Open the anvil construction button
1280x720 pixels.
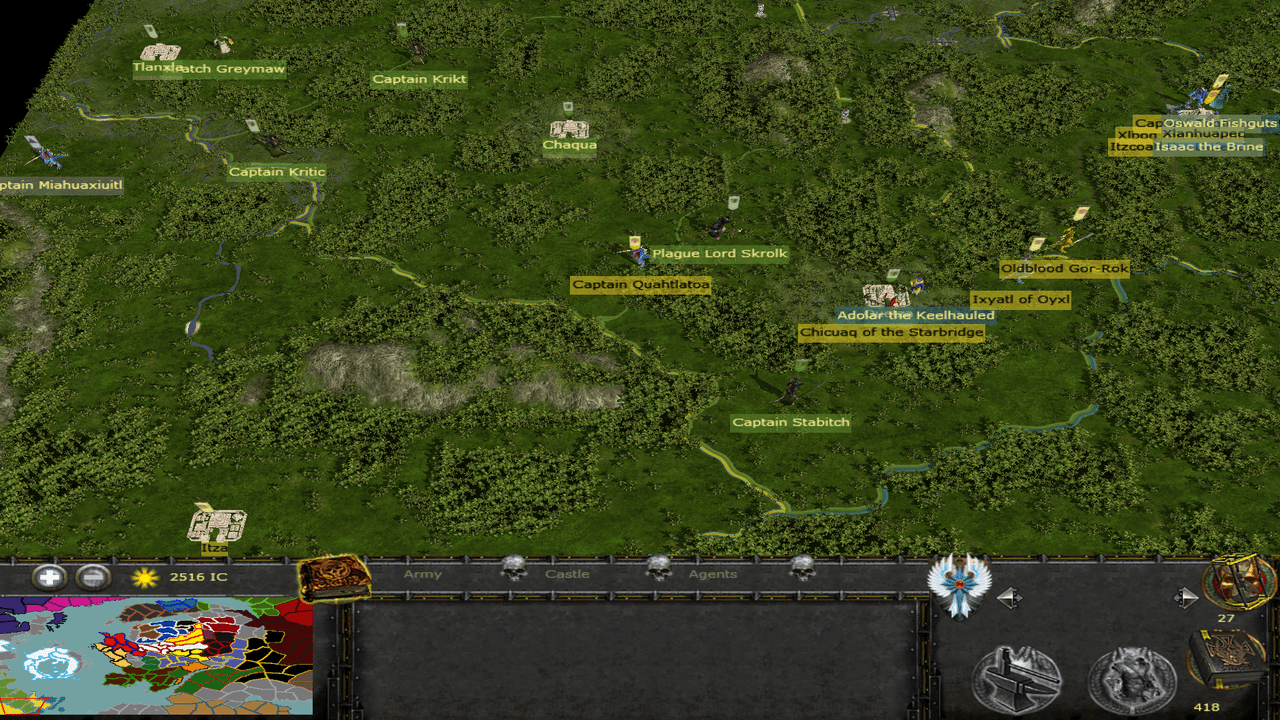(1017, 679)
